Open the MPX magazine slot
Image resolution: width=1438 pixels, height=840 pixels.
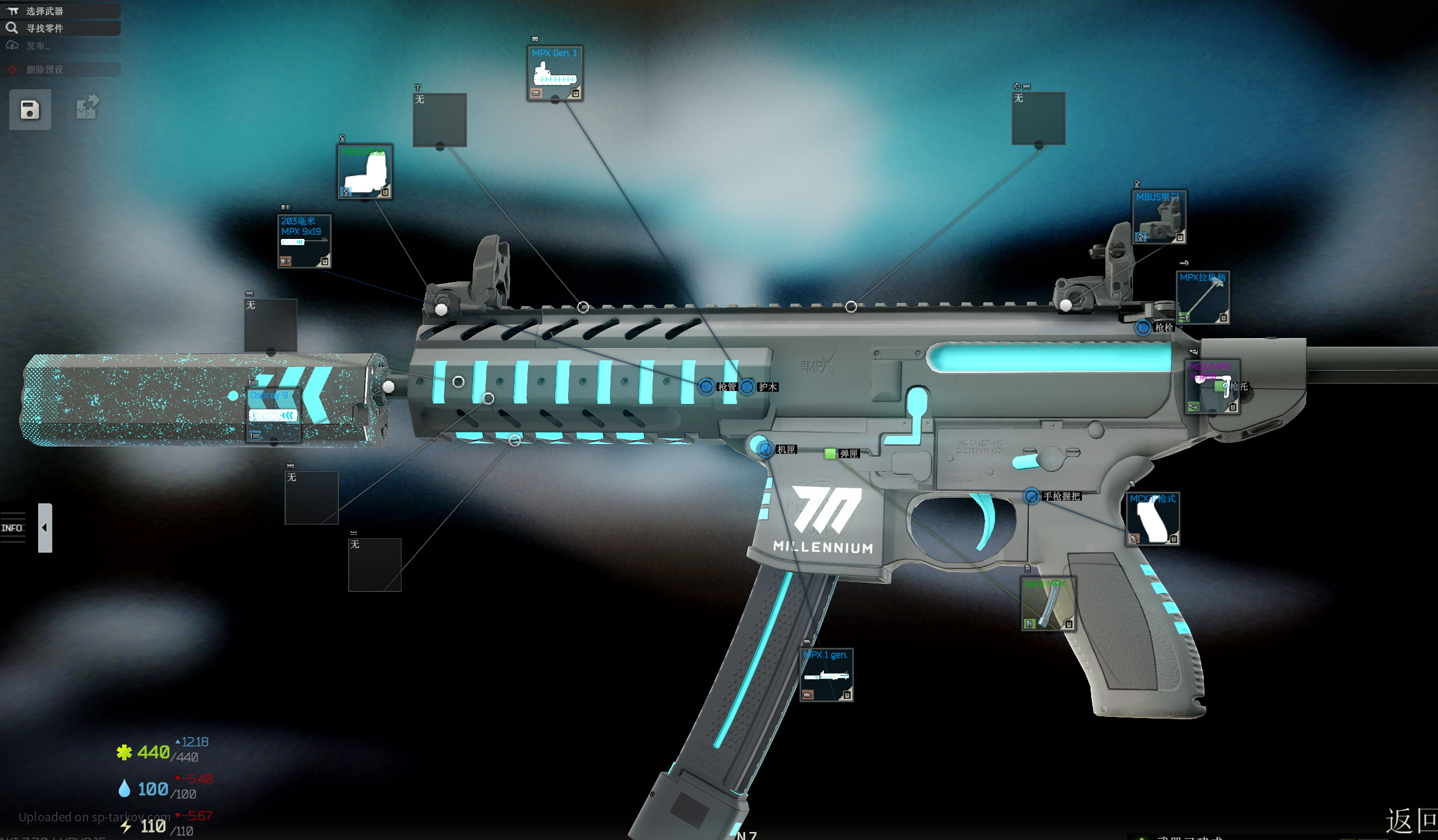click(1048, 604)
